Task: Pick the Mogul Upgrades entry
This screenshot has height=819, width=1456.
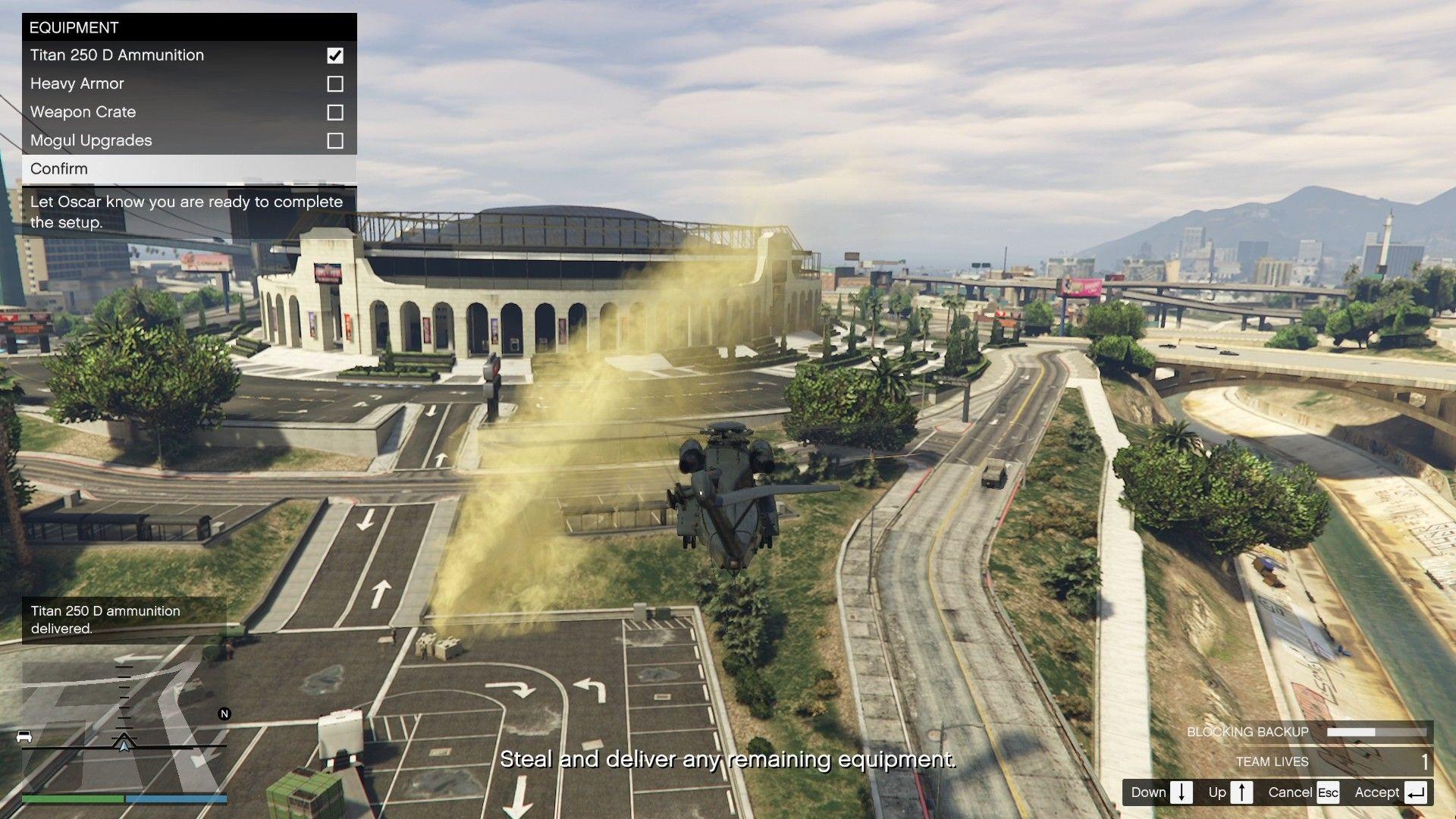Action: [x=91, y=140]
